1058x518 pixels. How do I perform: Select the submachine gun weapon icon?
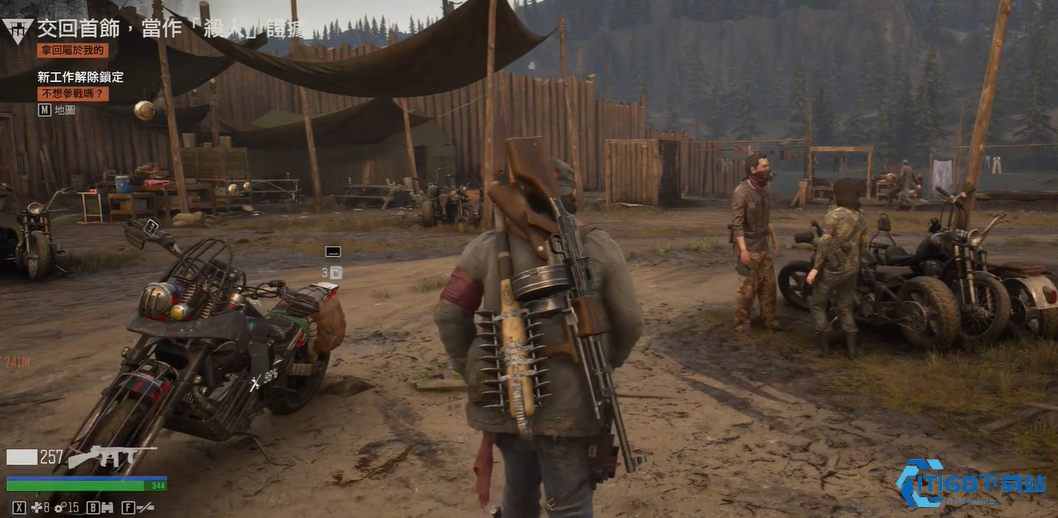tap(110, 457)
